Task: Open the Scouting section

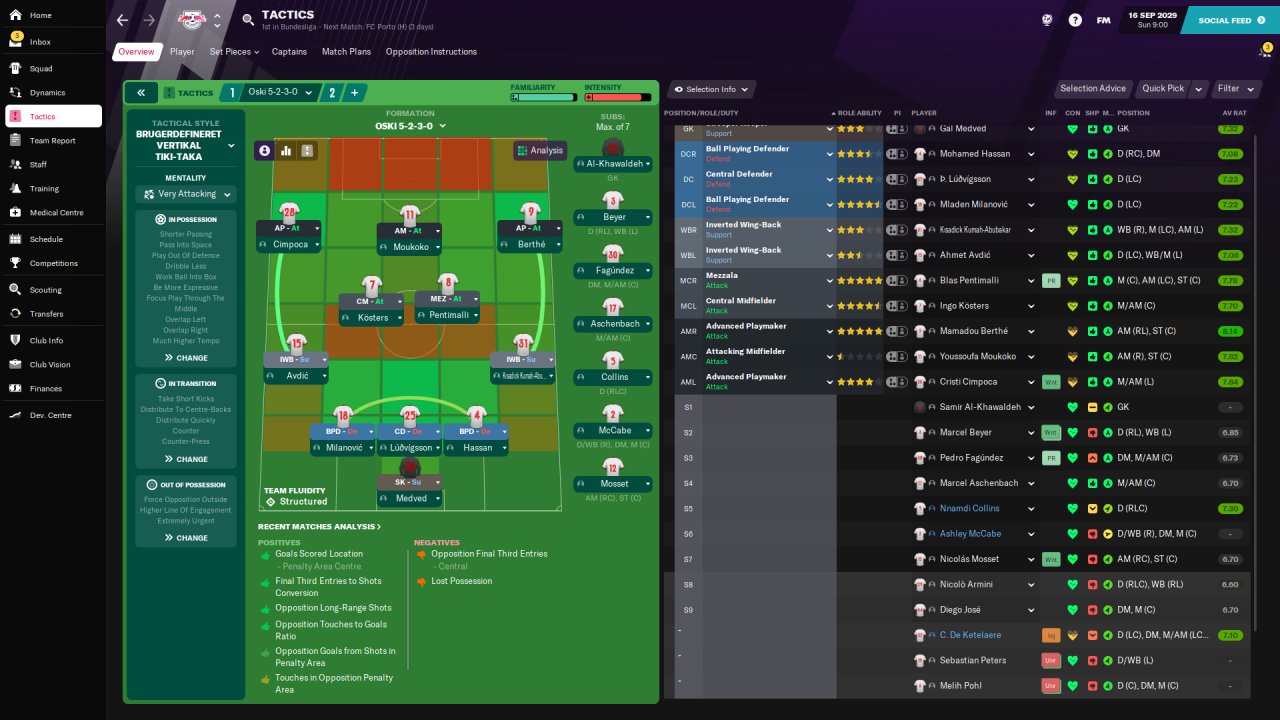Action: tap(45, 290)
